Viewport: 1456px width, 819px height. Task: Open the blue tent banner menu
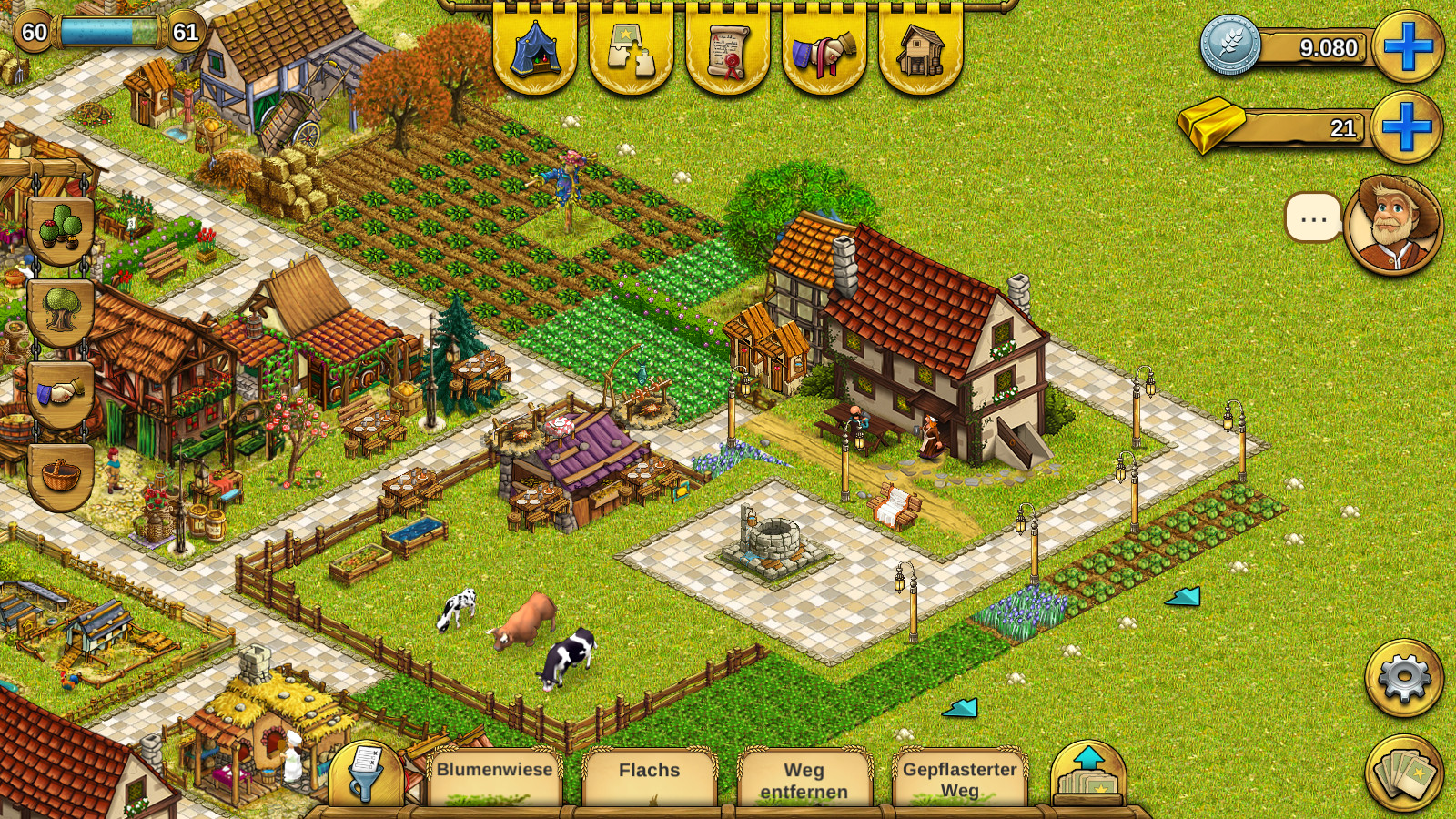535,47
